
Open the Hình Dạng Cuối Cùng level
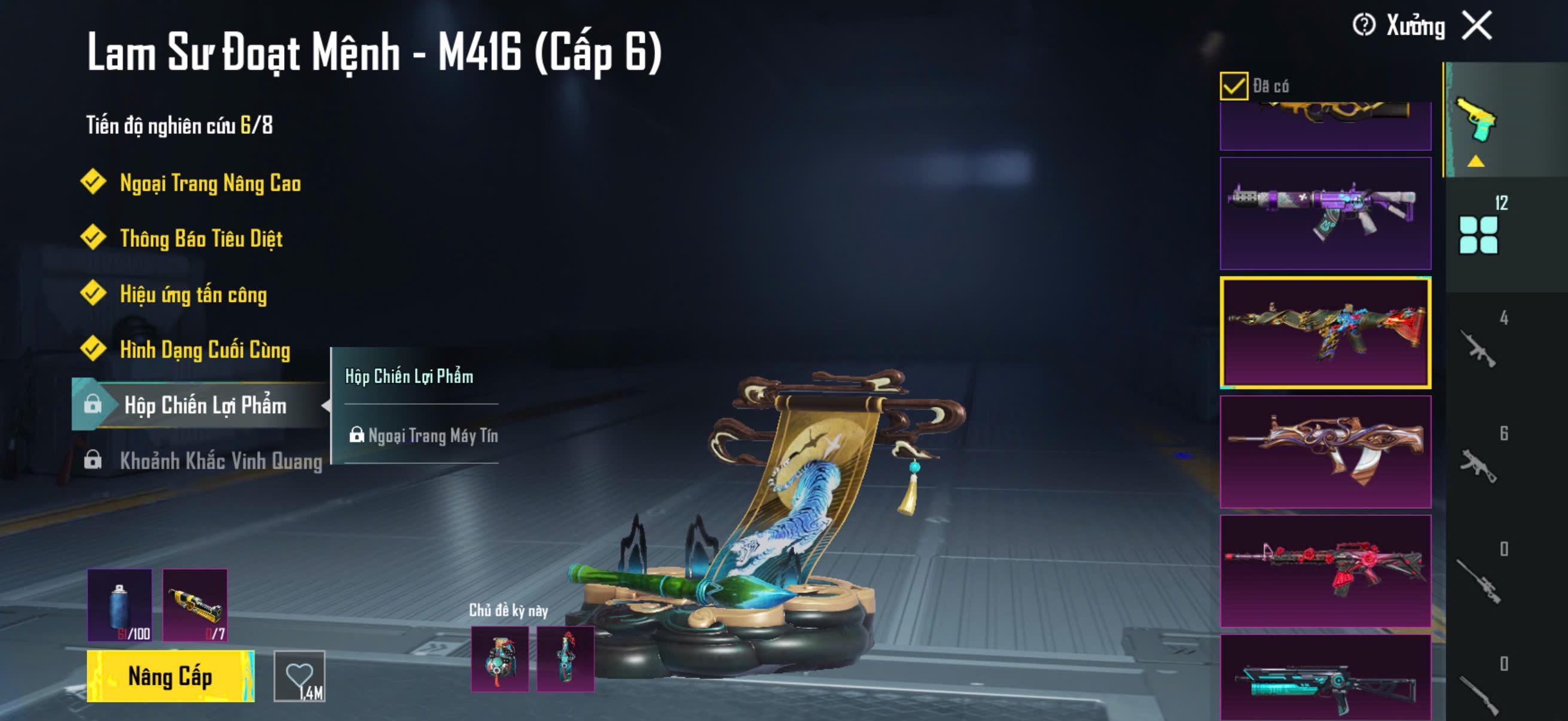click(x=205, y=349)
